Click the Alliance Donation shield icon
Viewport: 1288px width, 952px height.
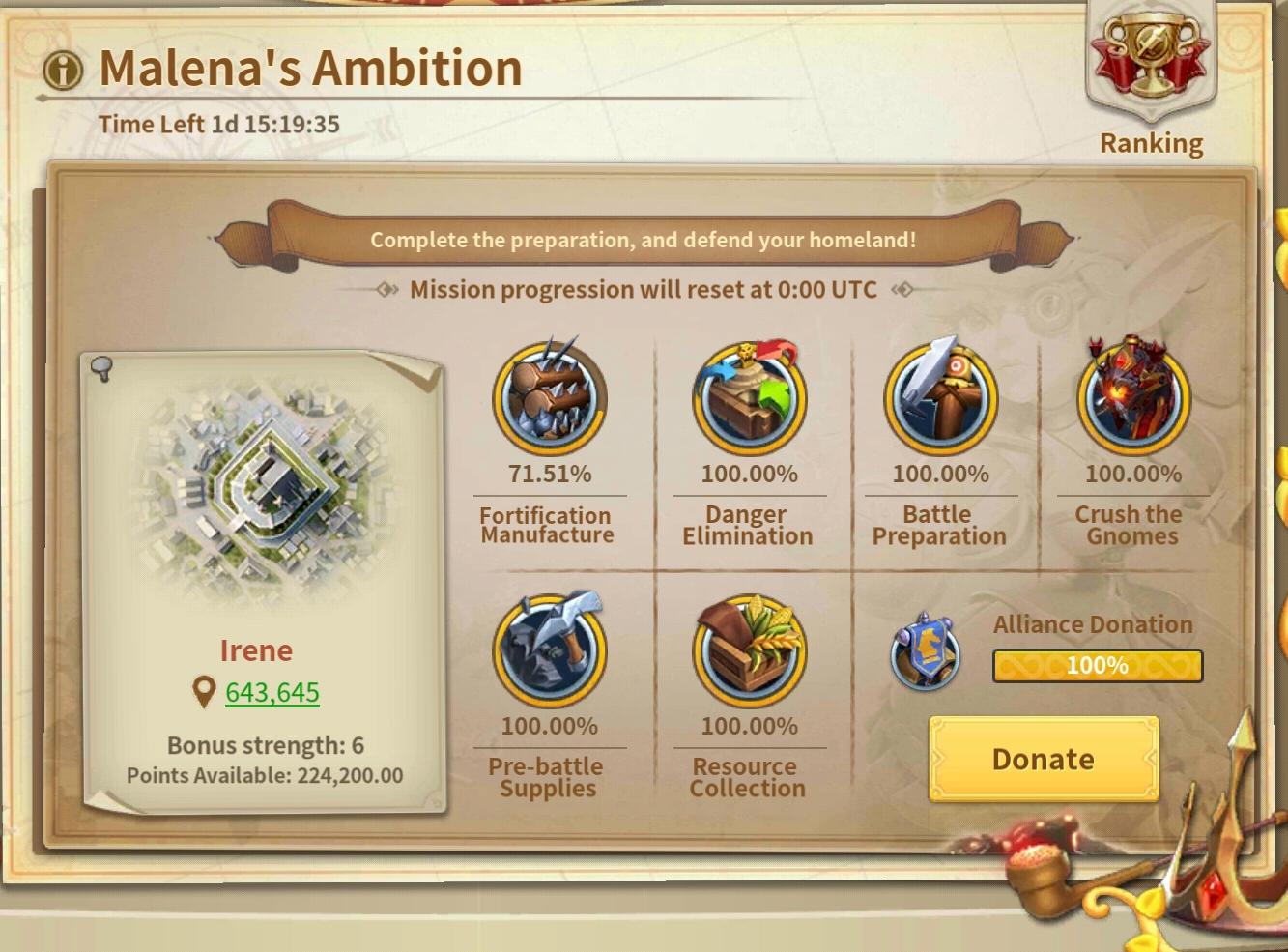coord(925,652)
